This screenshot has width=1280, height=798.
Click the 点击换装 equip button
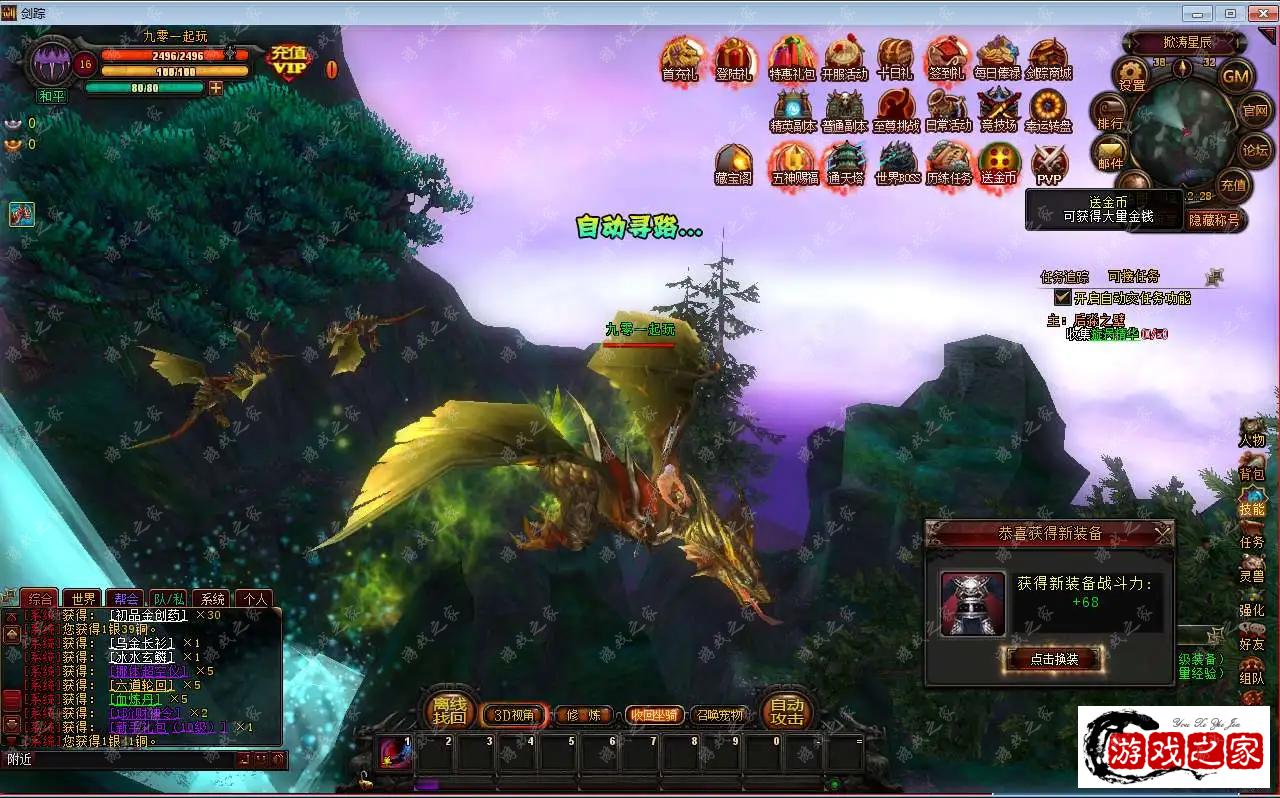pos(1052,658)
